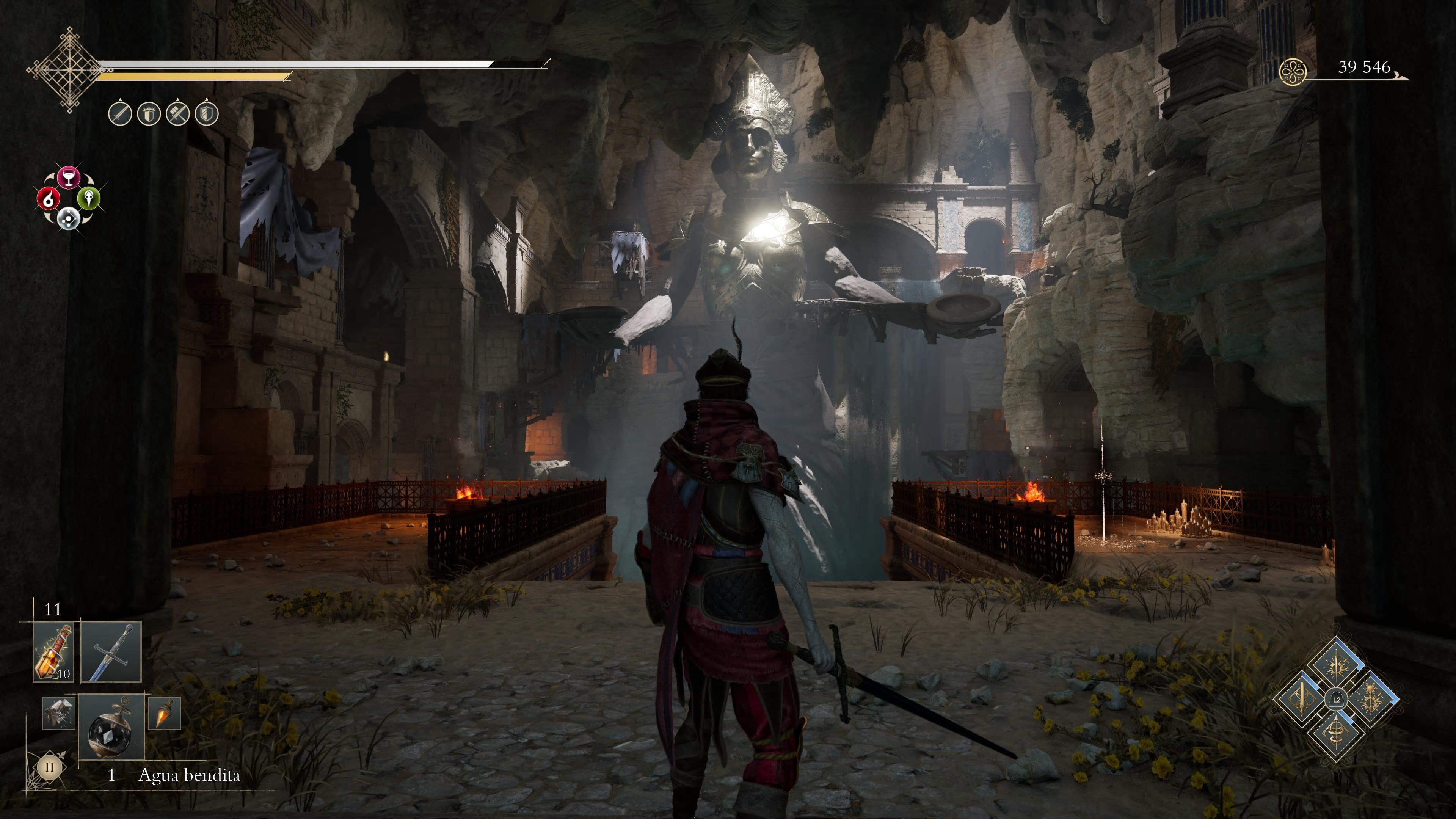Click the equipped longsword weapon slot
This screenshot has height=819, width=1456.
[111, 652]
